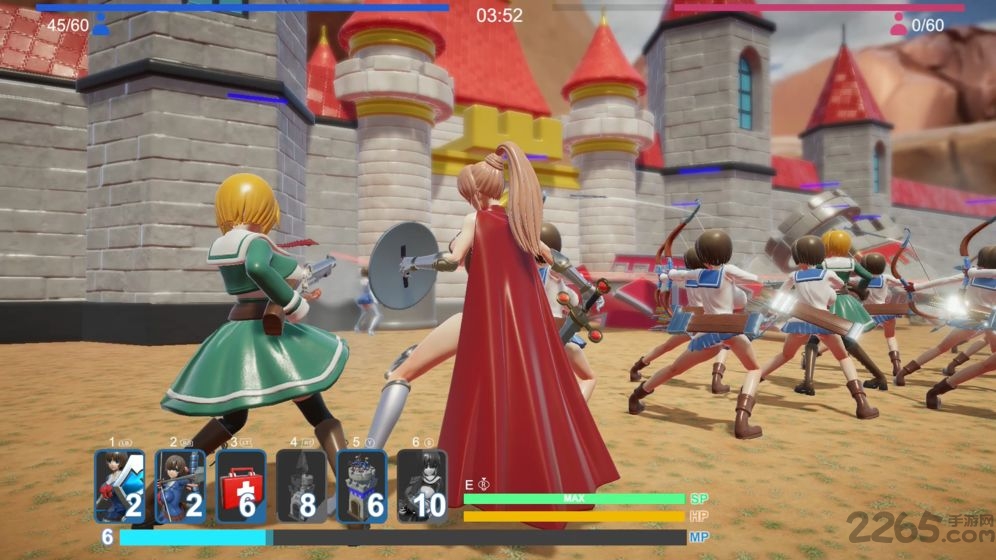The width and height of the screenshot is (996, 560).
Task: Use the red first-aid kit card
Action: click(x=241, y=486)
